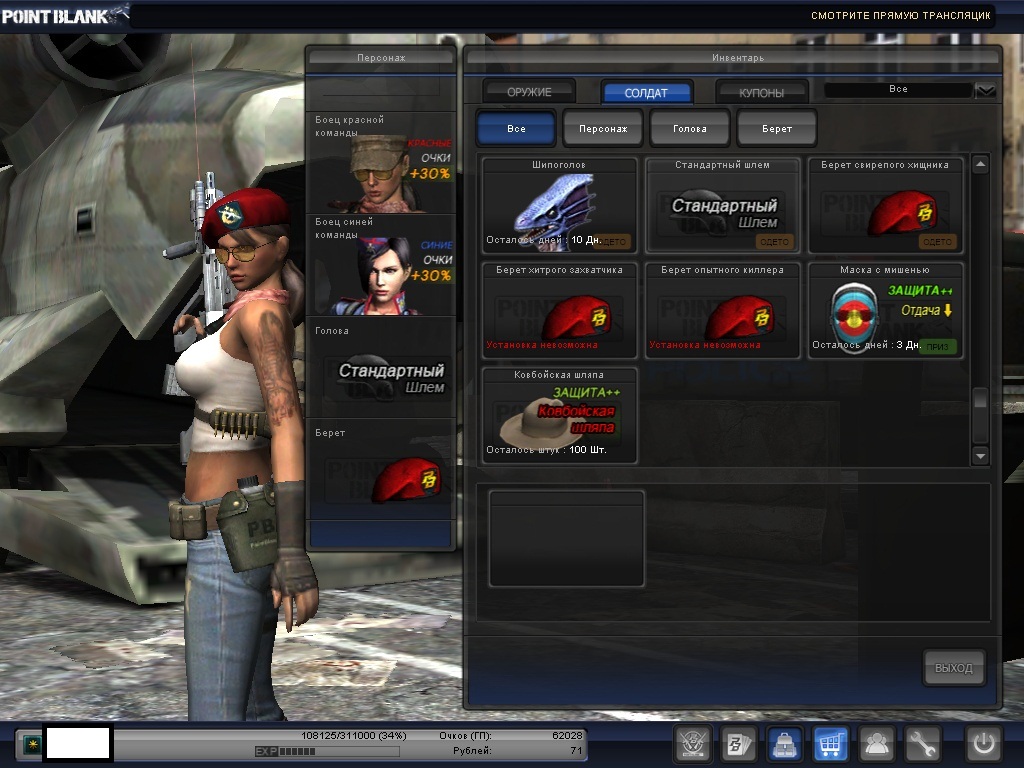This screenshot has height=768, width=1024.
Task: Filter inventory by Голова
Action: (x=690, y=129)
